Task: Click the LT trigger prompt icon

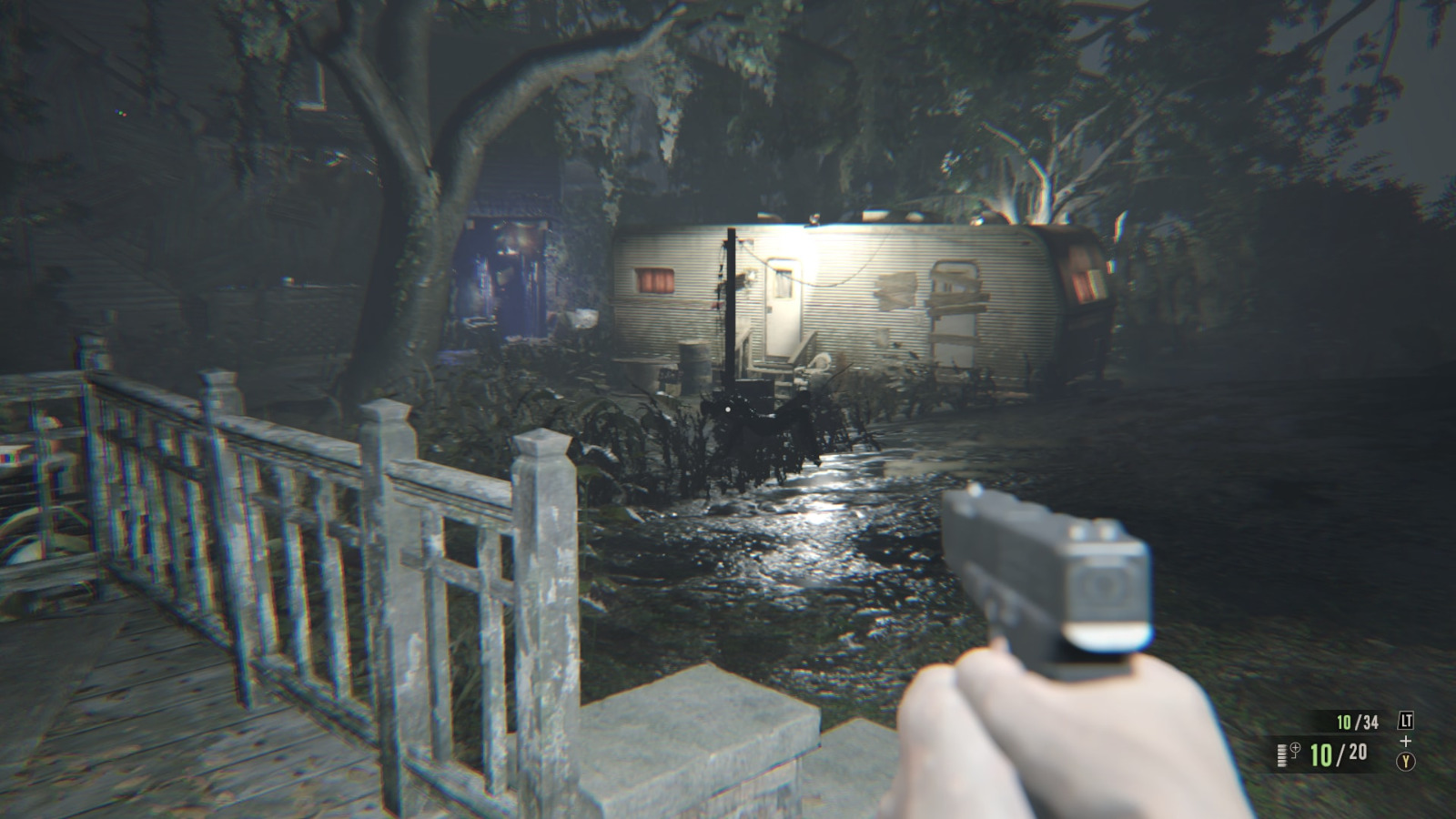Action: [1407, 721]
